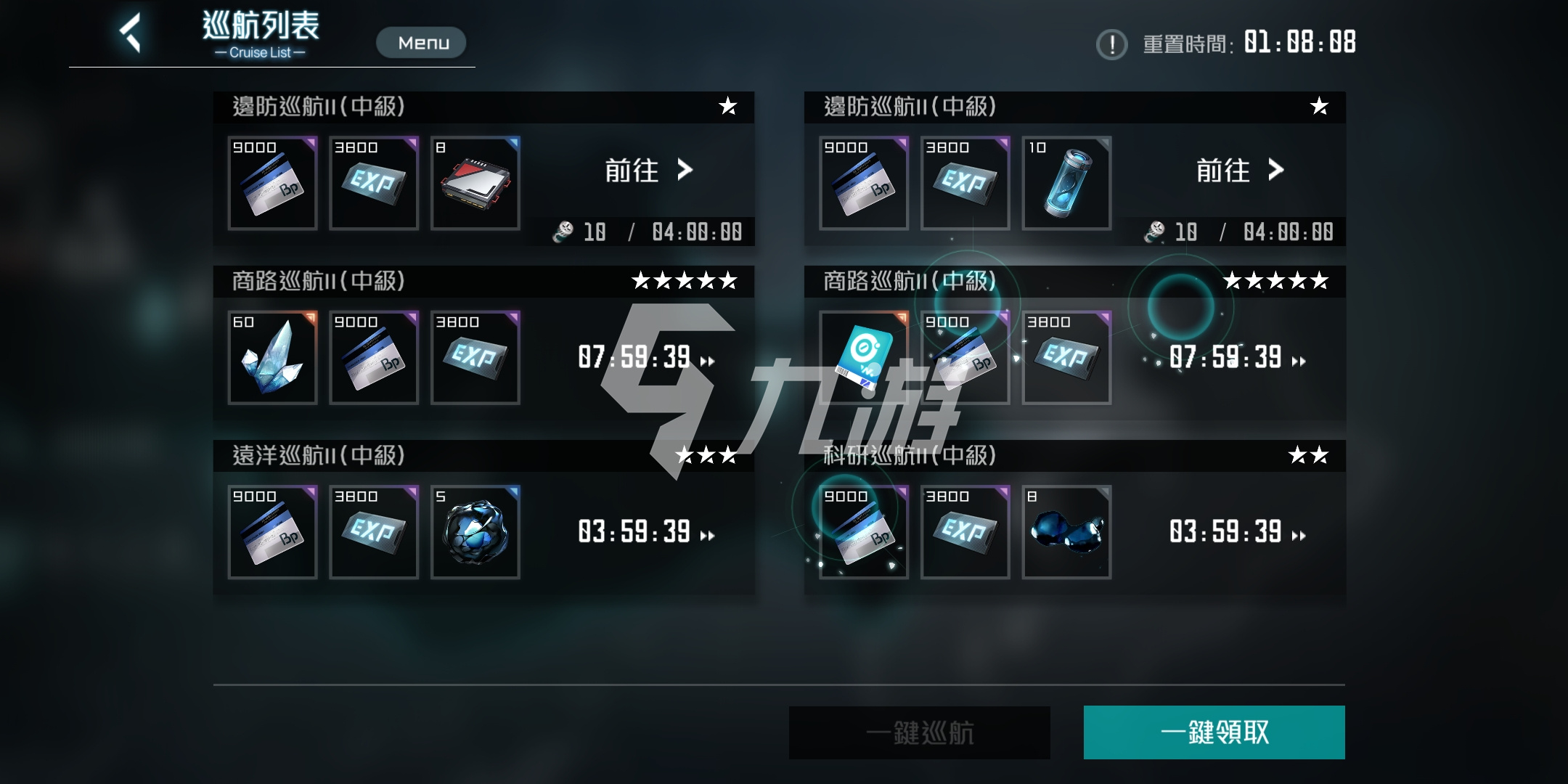The width and height of the screenshot is (1568, 784).
Task: Open the Menu button
Action: pos(421,43)
